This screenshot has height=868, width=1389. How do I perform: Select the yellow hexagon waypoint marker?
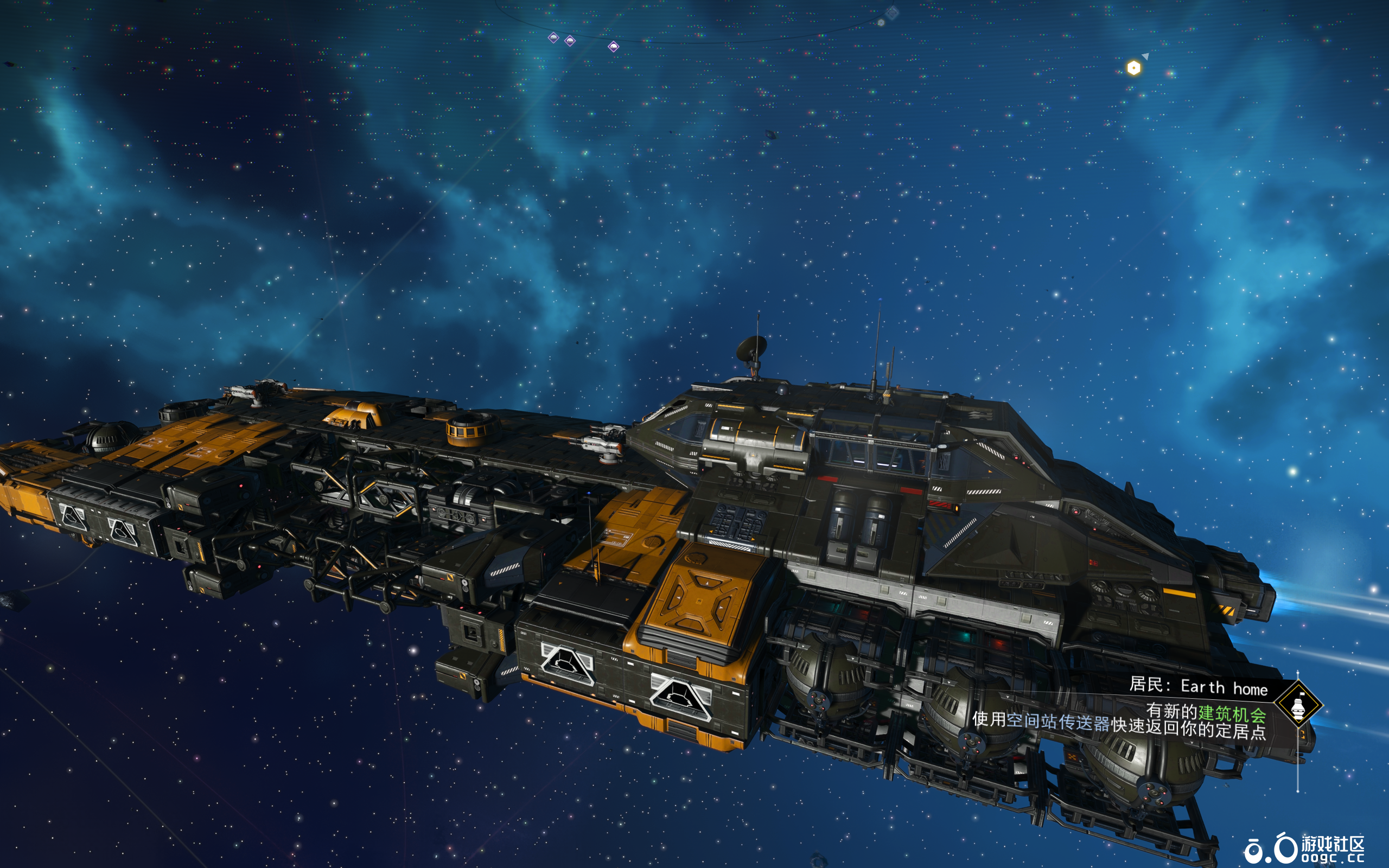[x=1133, y=68]
